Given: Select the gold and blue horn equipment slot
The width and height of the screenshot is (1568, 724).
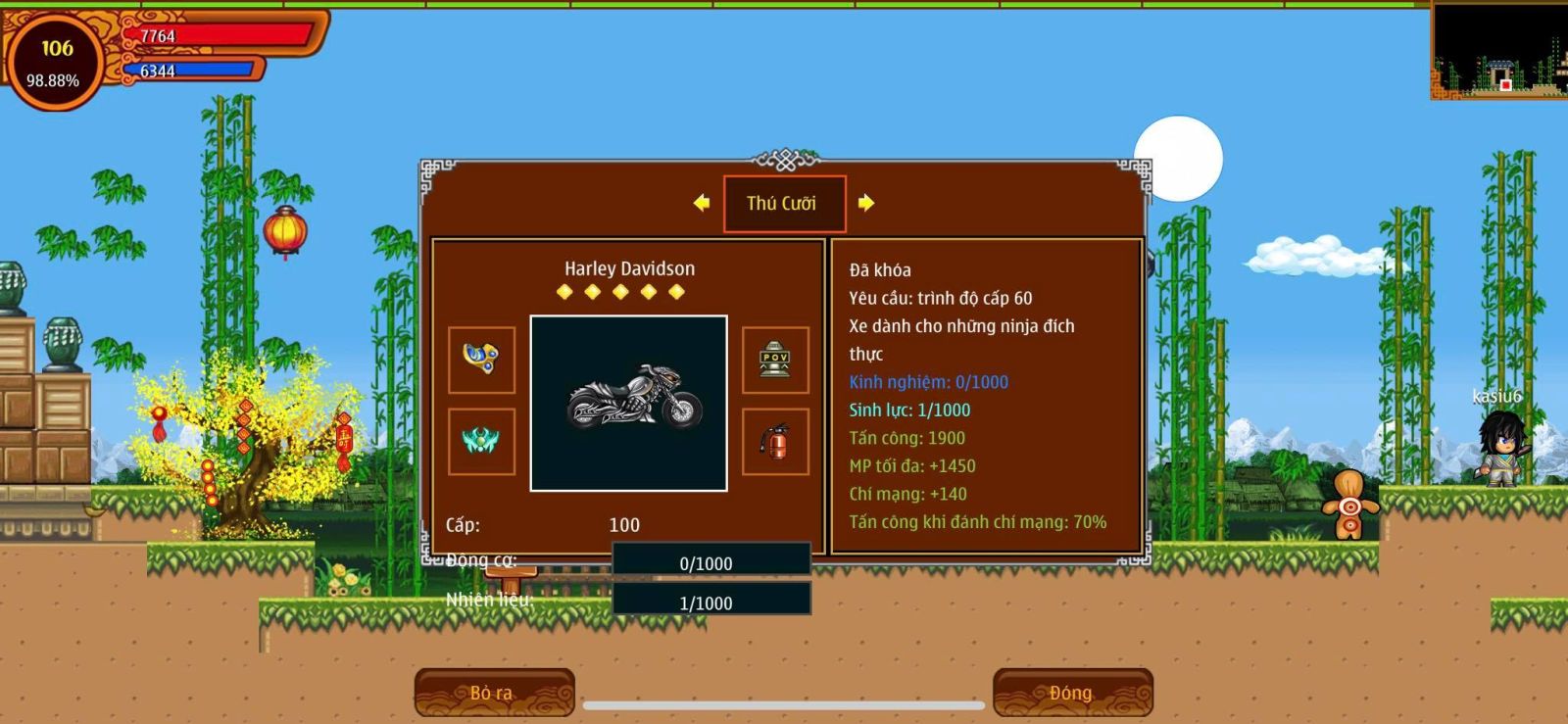Looking at the screenshot, I should tap(481, 360).
